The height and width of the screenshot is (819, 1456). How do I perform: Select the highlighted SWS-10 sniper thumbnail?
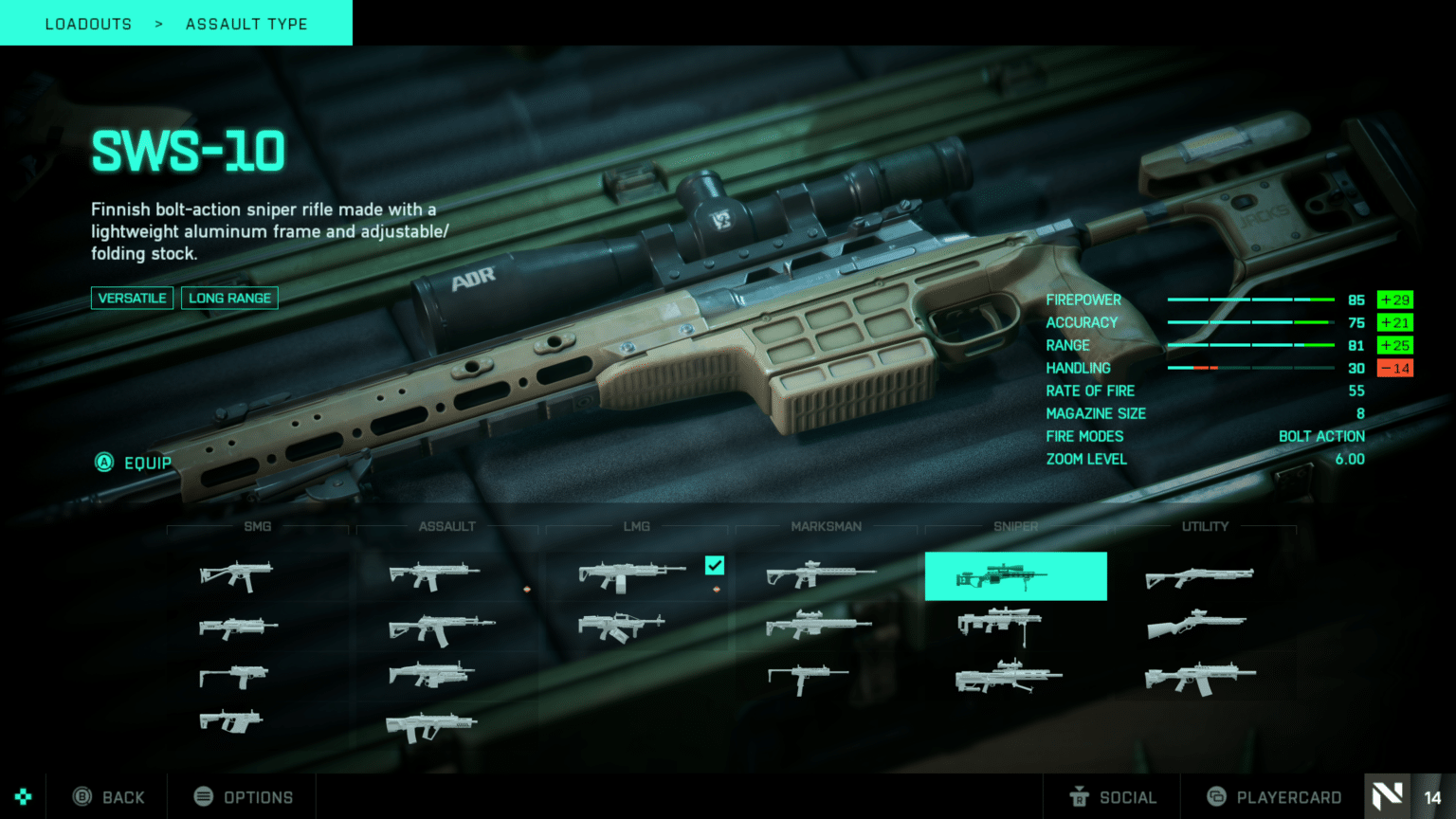[x=1015, y=576]
